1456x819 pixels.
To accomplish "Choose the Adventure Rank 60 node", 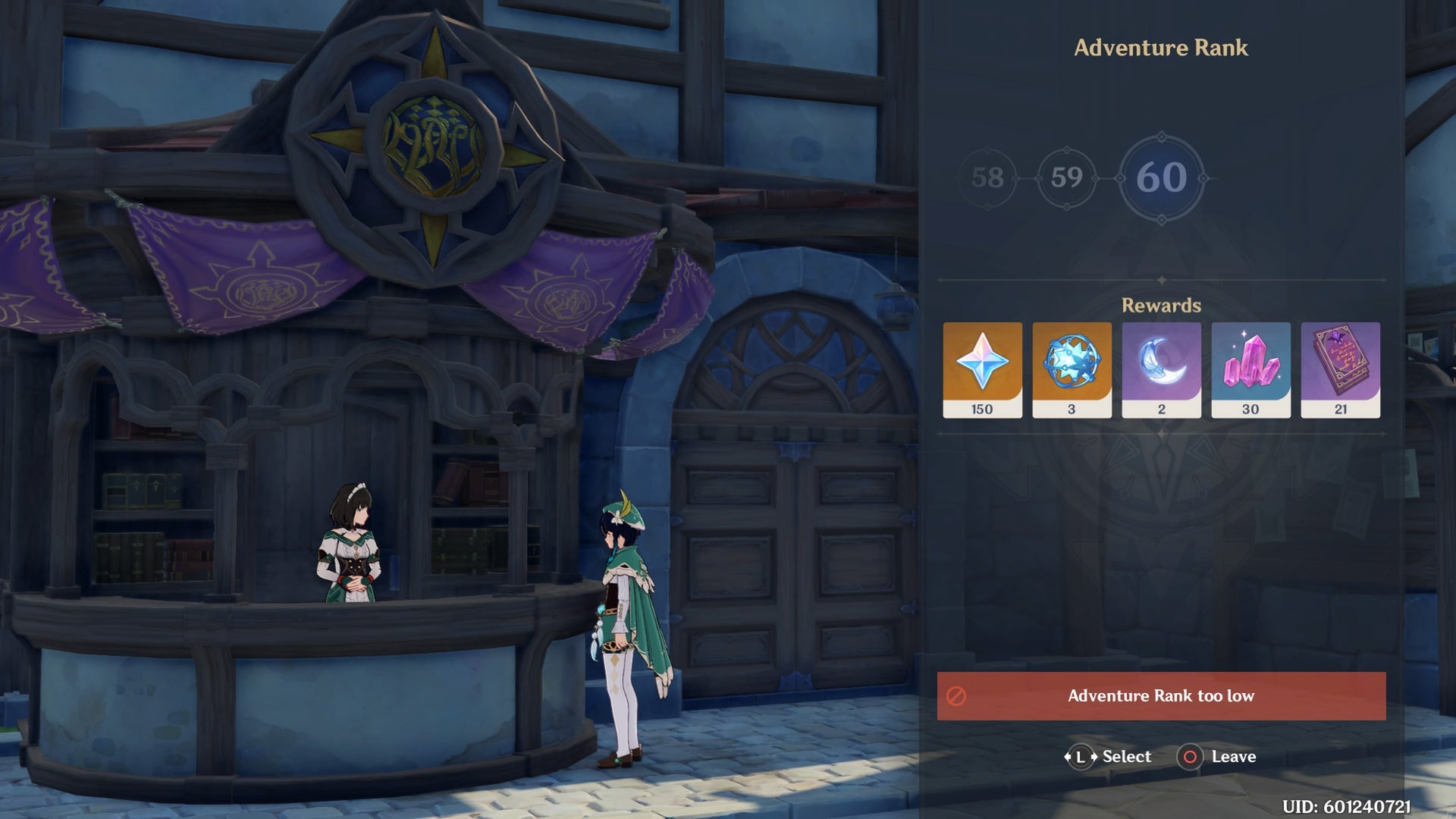I will [x=1161, y=178].
